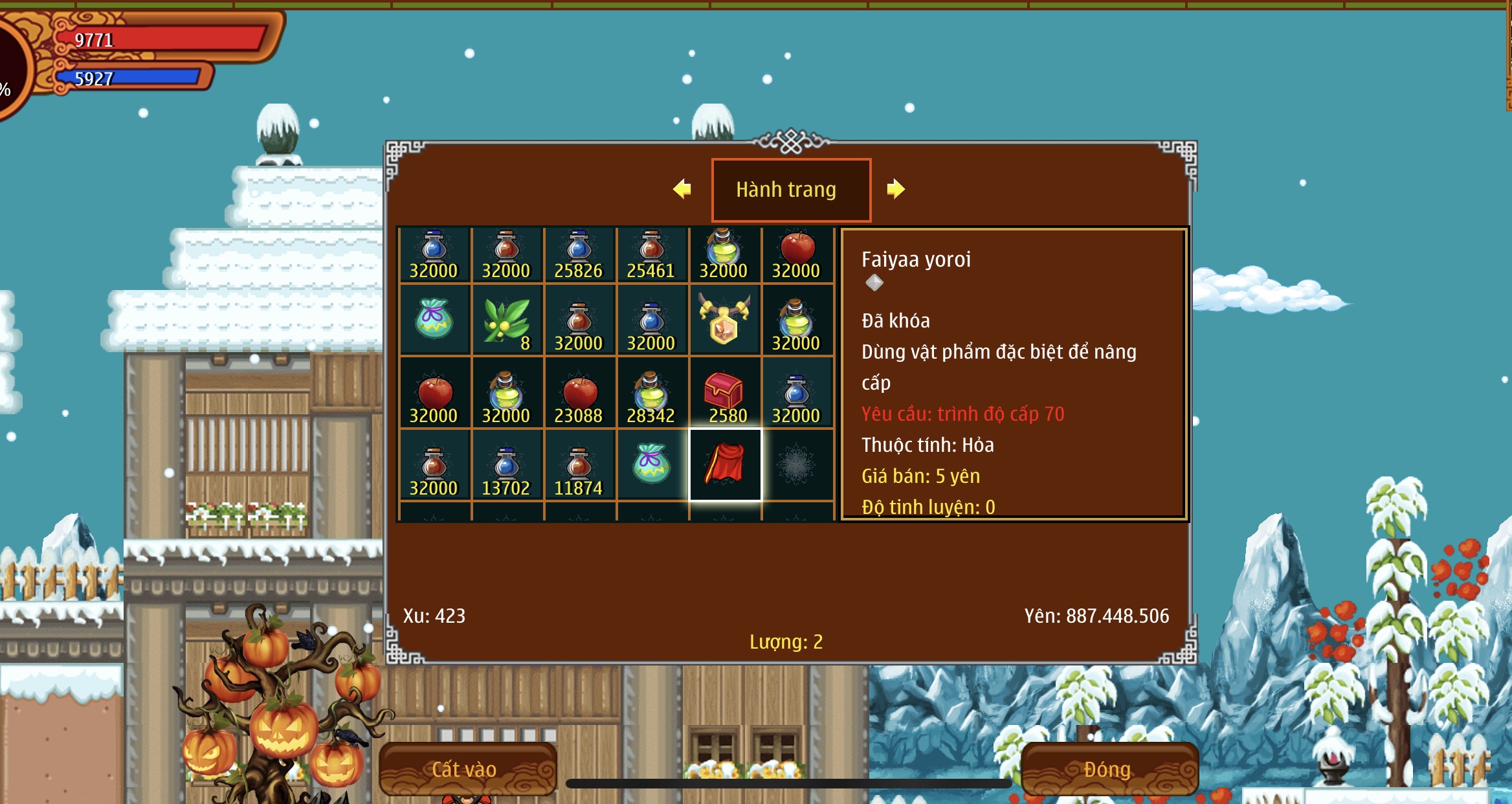Image resolution: width=1512 pixels, height=804 pixels.
Task: Pick the red potion stack of 25461
Action: pyautogui.click(x=651, y=254)
